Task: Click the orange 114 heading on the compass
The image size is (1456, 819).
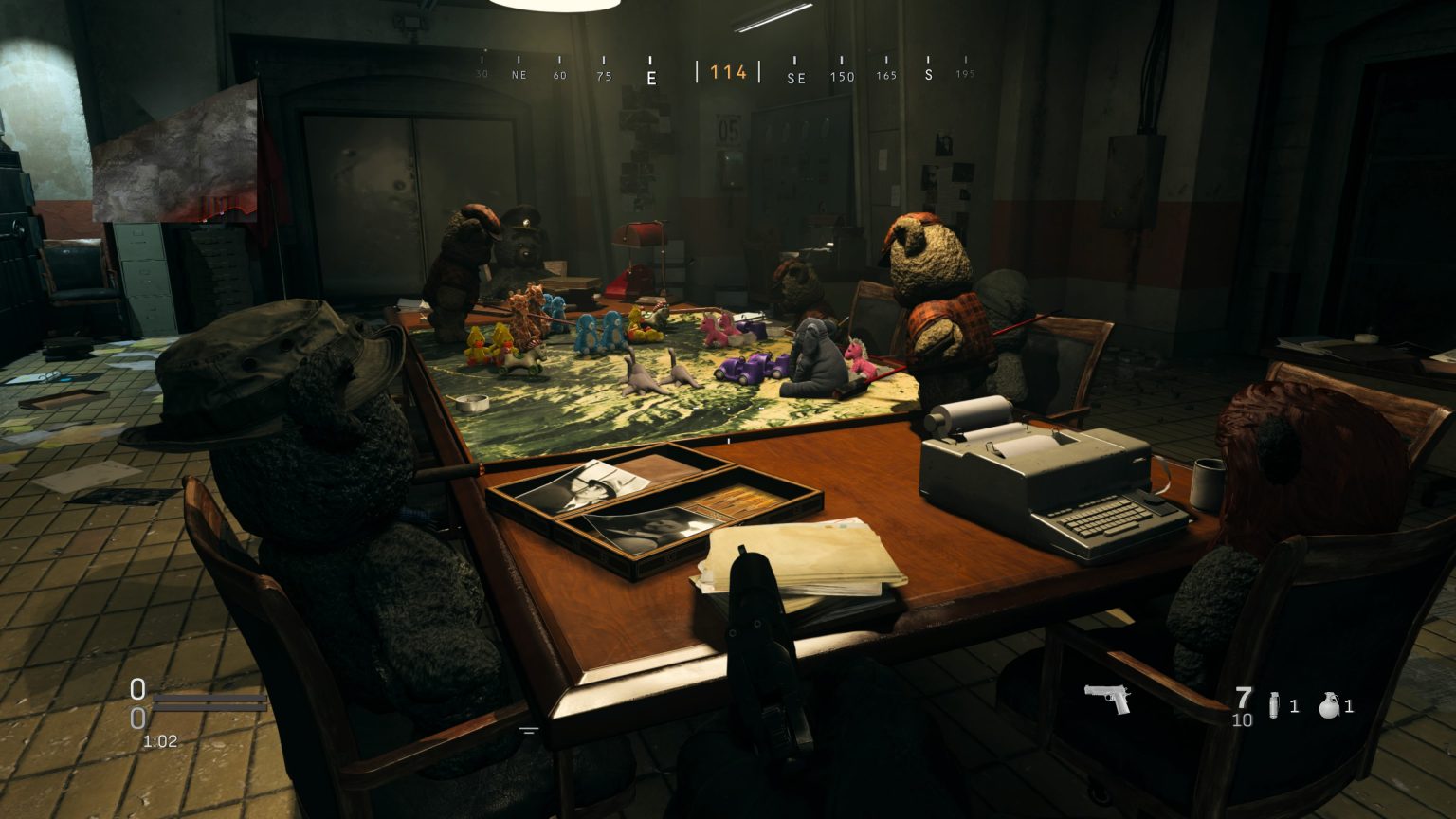Action: (x=728, y=72)
